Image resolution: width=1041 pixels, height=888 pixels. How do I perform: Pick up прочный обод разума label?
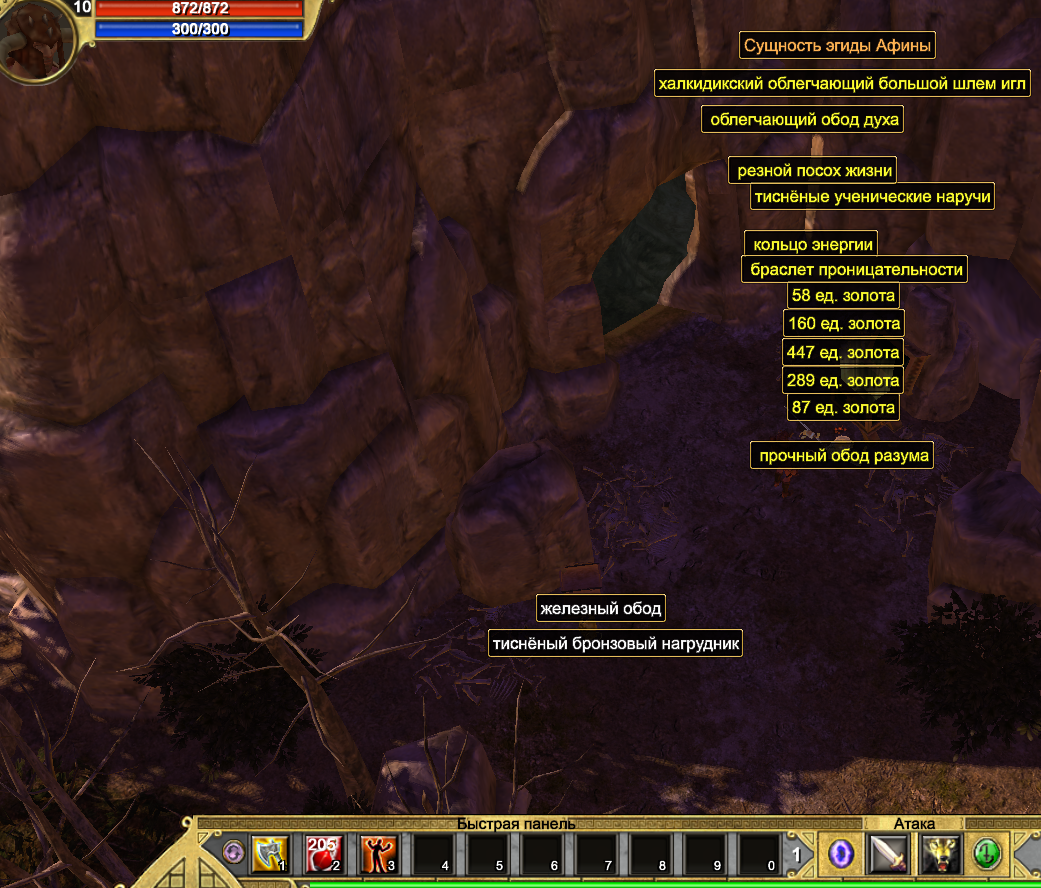point(843,456)
